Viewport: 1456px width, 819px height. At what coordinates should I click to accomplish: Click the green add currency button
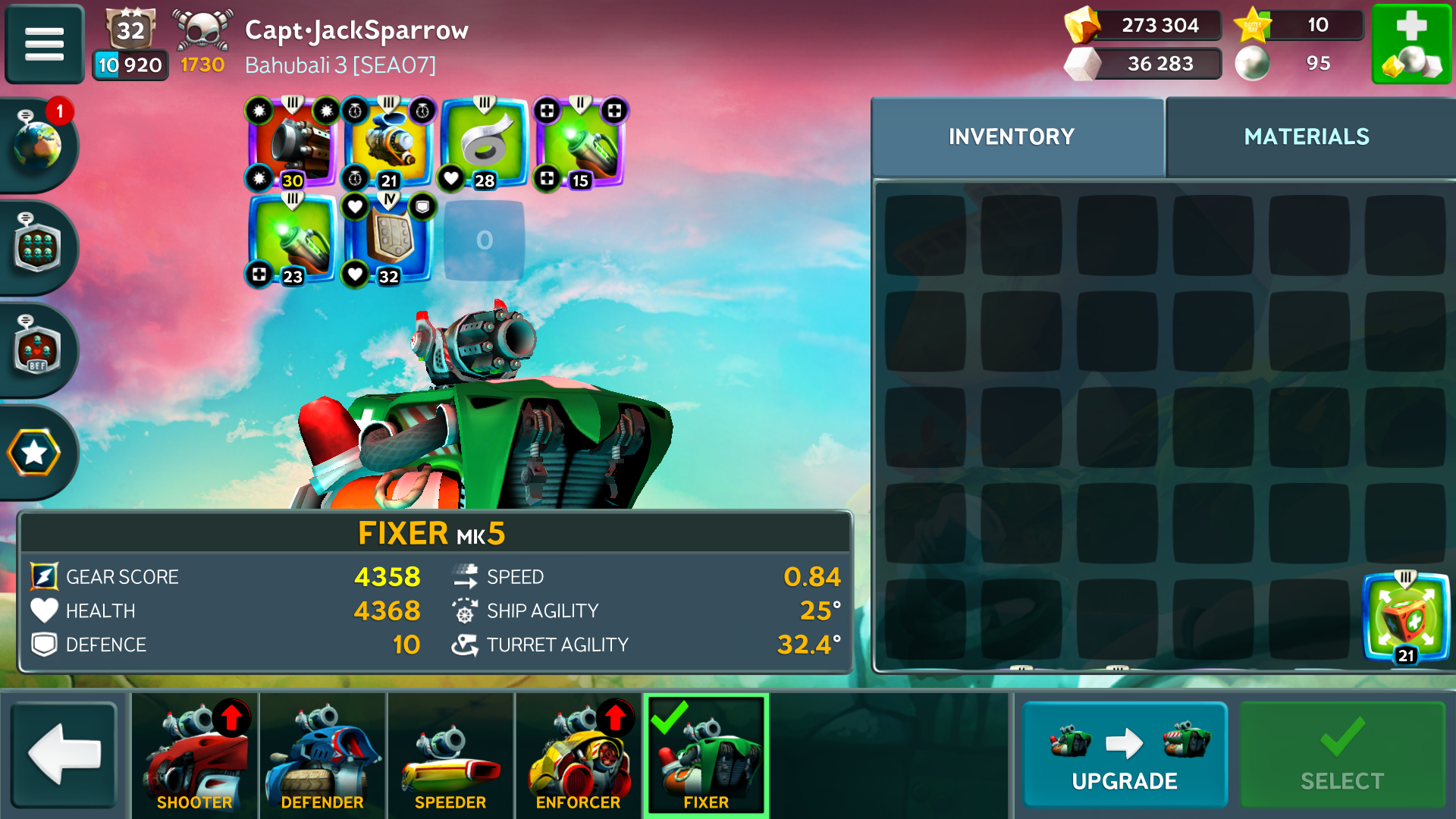1411,44
